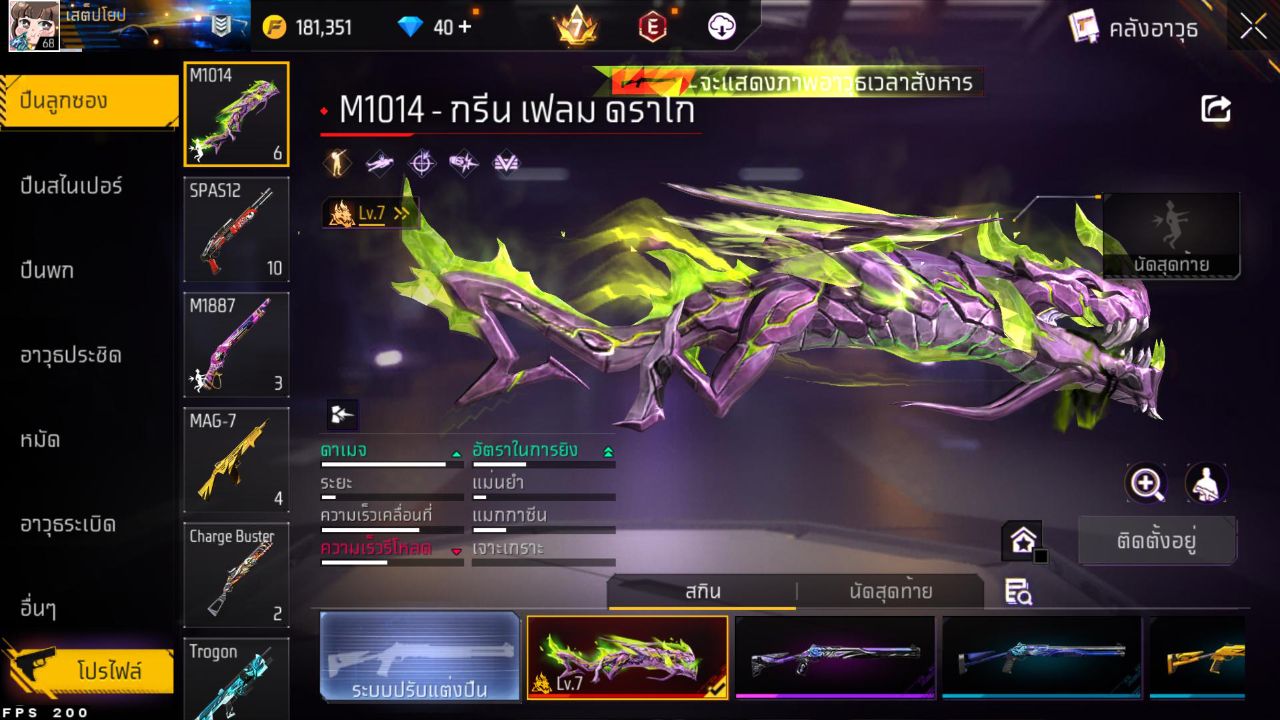Switch to the นัดสุดท้าย tab
The height and width of the screenshot is (720, 1280).
click(x=890, y=591)
